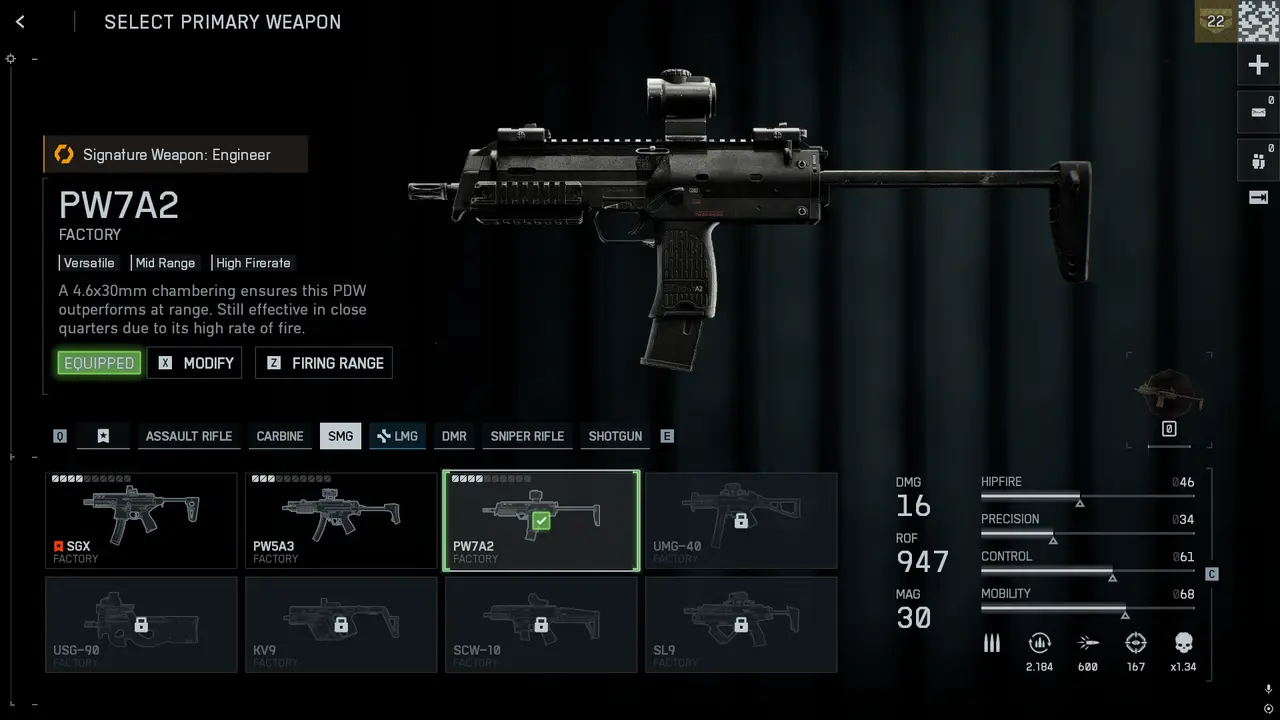
Task: Choose the PW5A3 submachine gun
Action: coord(341,520)
